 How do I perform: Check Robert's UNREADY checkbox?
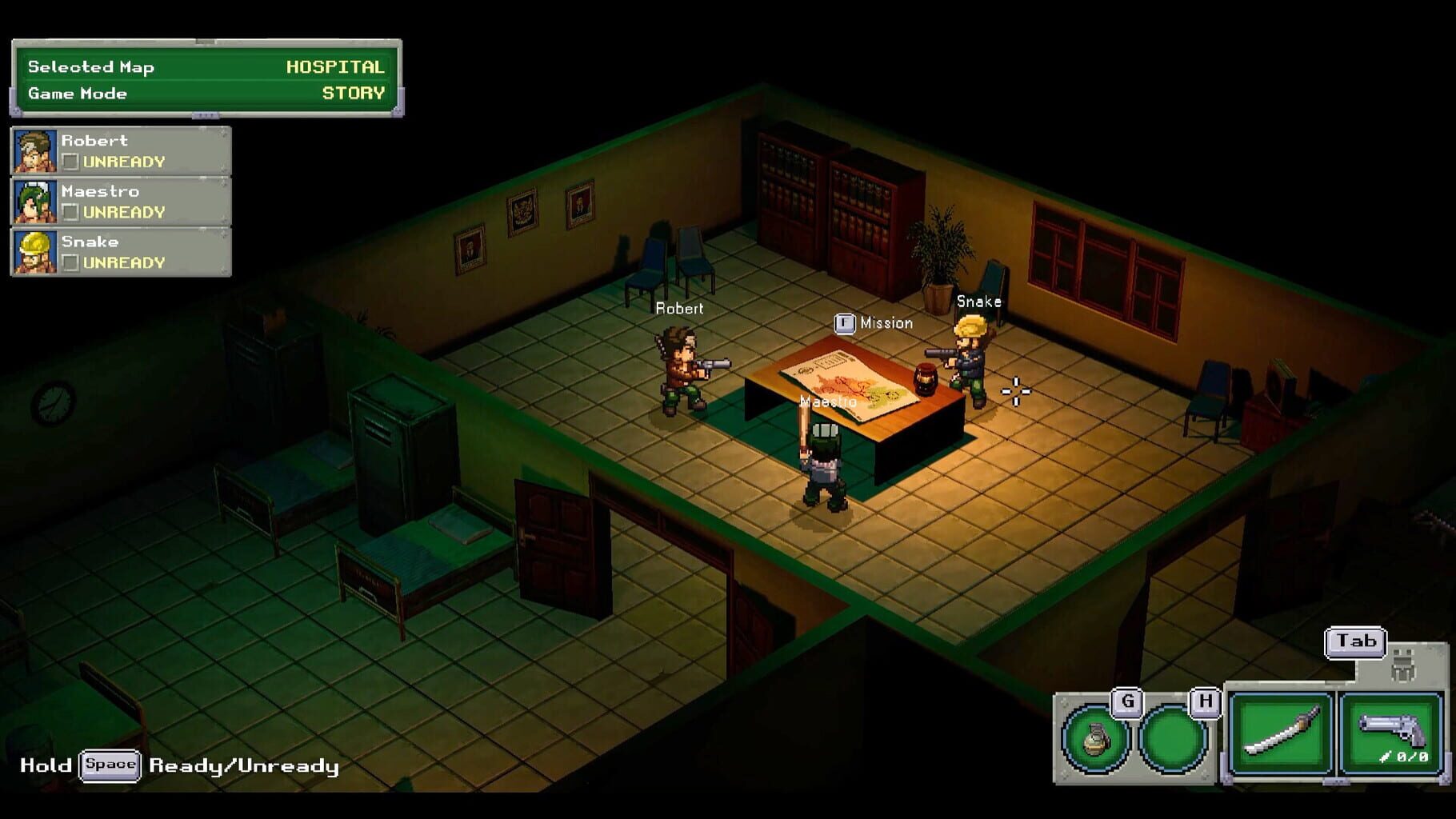tap(72, 162)
